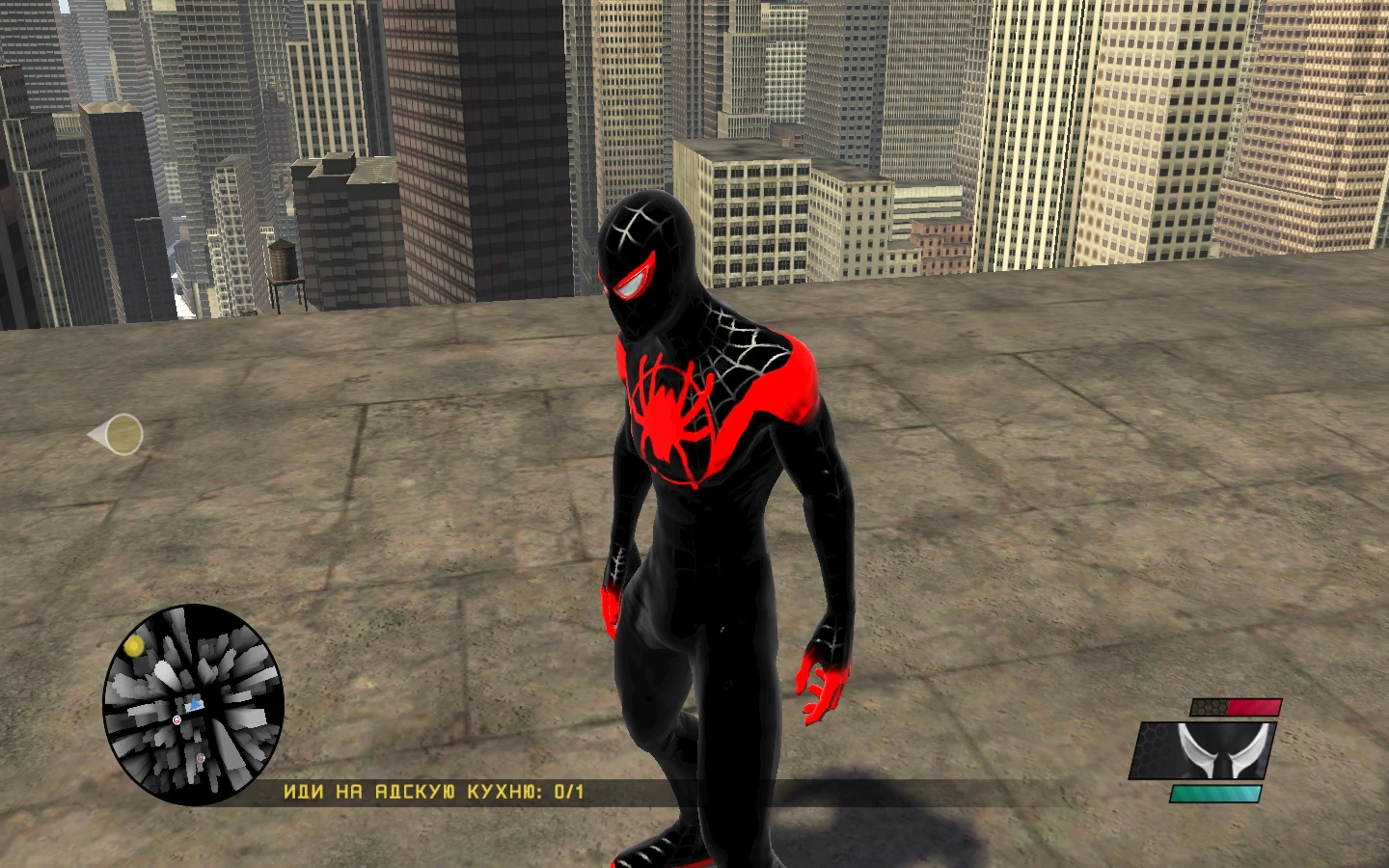Click the white directional arrow indicator on the left
The width and height of the screenshot is (1389, 868).
(116, 434)
